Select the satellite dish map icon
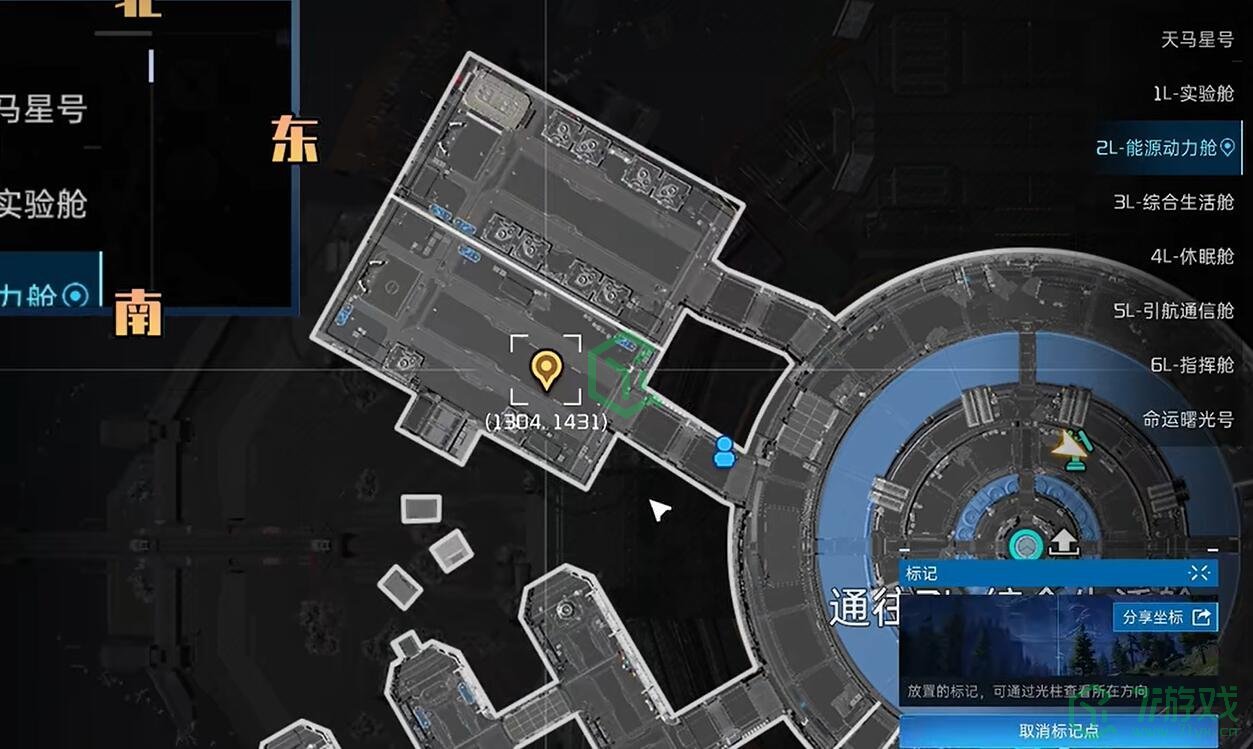The image size is (1253, 749). pyautogui.click(x=1071, y=449)
